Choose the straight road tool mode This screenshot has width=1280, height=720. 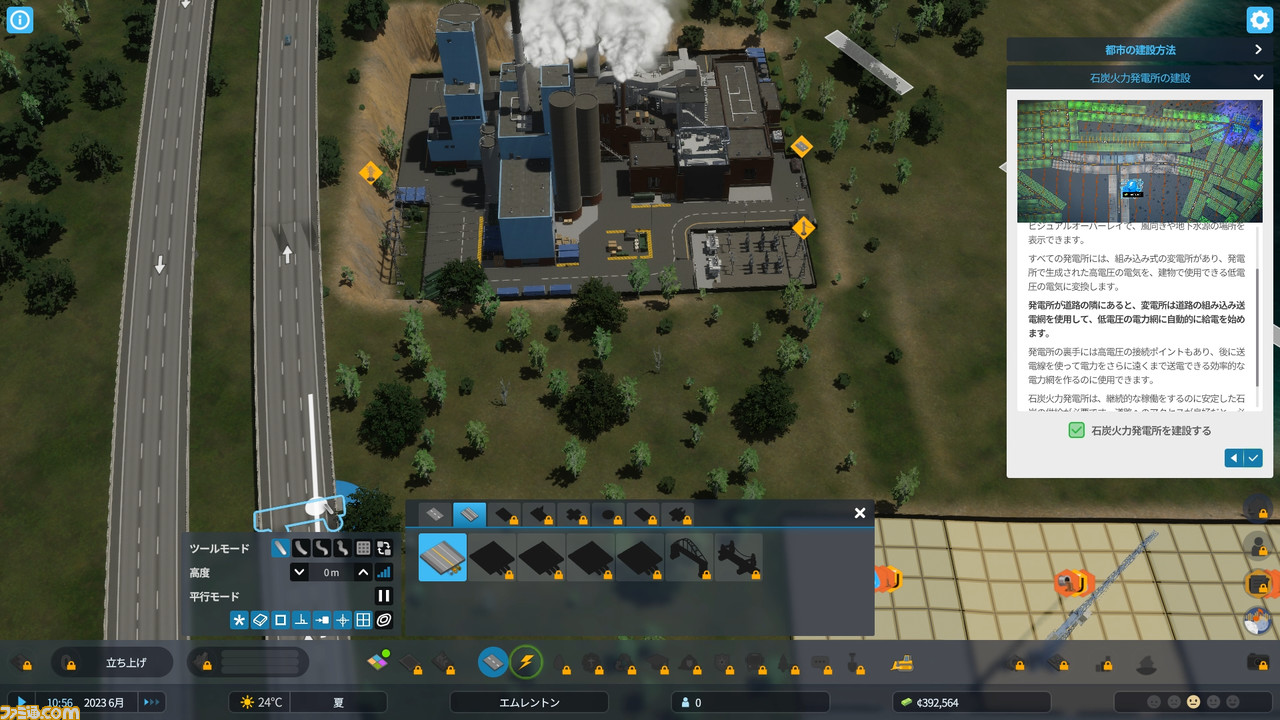click(x=280, y=548)
